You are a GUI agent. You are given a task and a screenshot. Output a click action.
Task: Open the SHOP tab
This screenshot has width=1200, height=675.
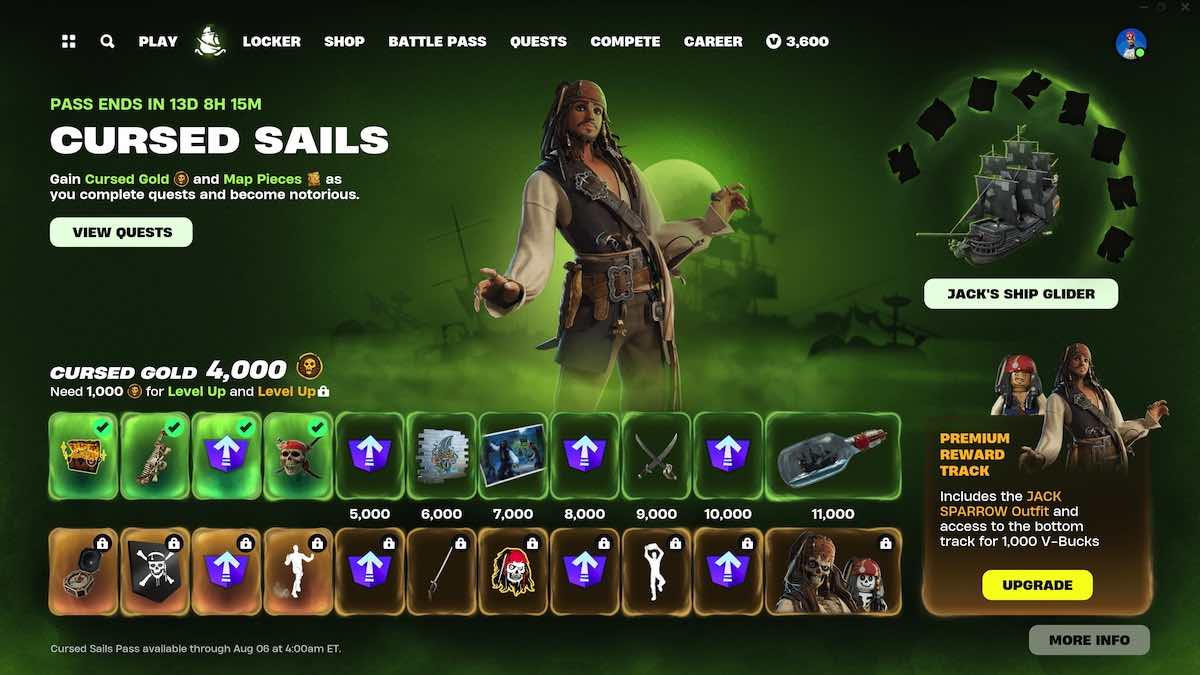[344, 42]
